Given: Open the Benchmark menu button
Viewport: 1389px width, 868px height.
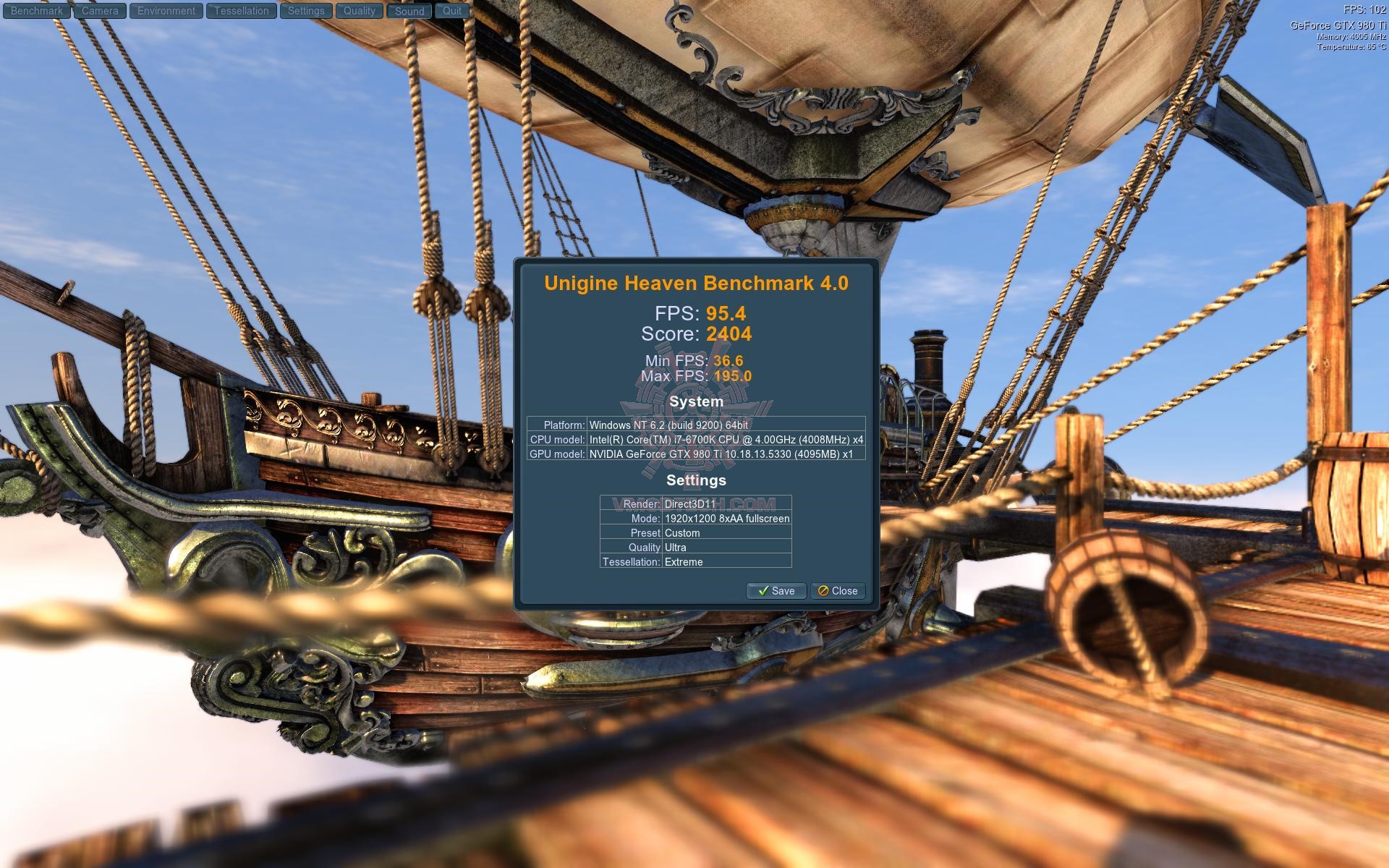Looking at the screenshot, I should pyautogui.click(x=37, y=11).
